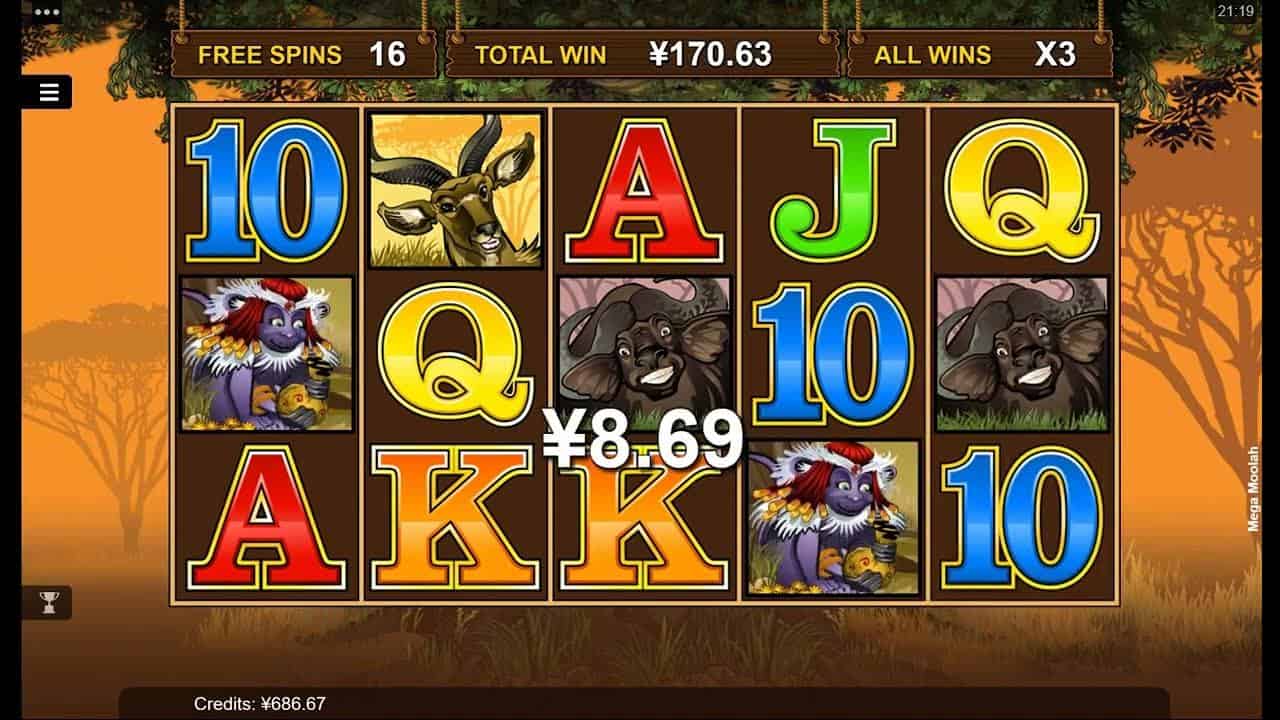
Task: Click the buffalo symbol on reel three
Action: tap(645, 350)
